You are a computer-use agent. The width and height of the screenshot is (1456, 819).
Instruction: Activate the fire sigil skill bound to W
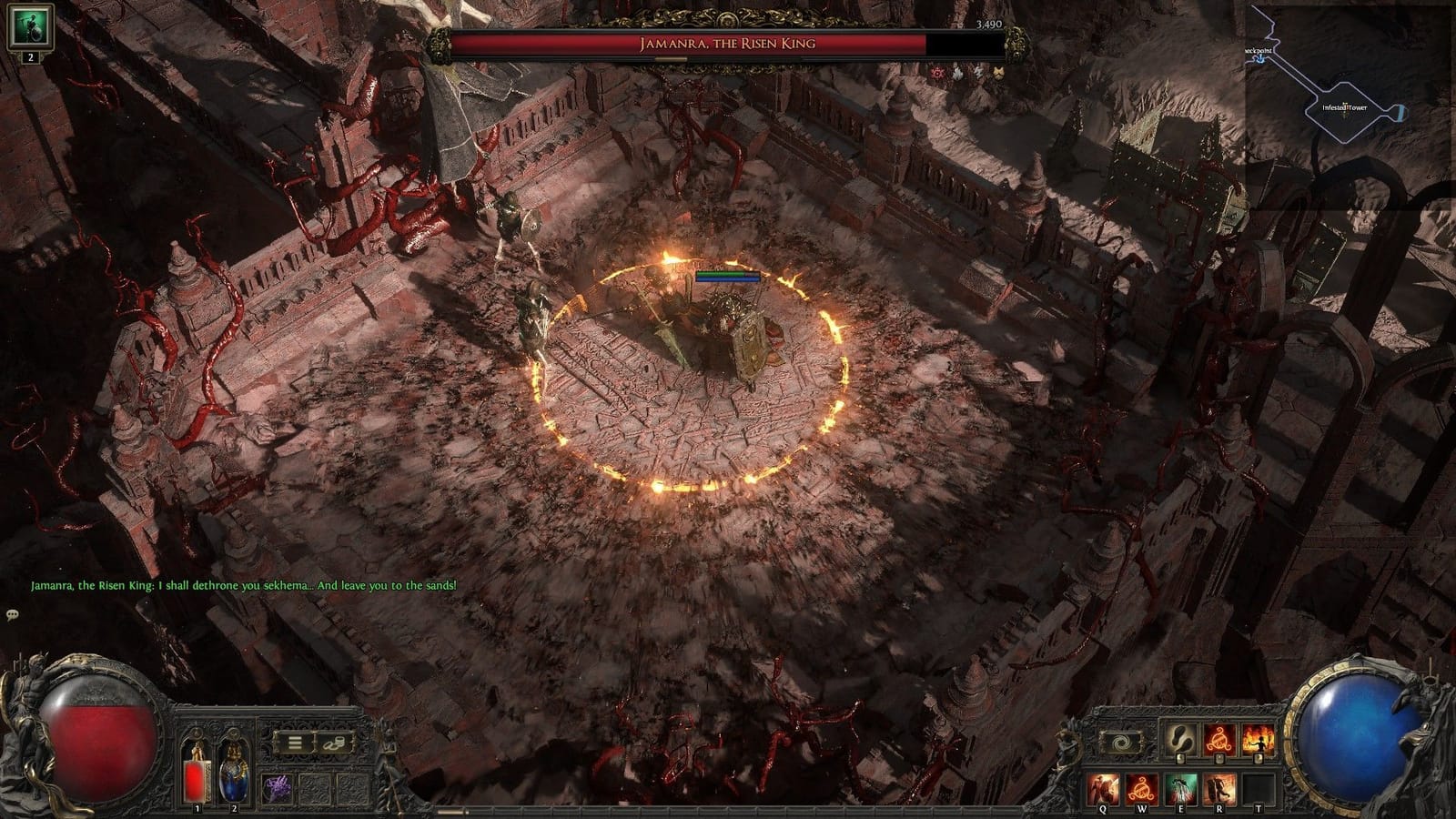pyautogui.click(x=1143, y=788)
